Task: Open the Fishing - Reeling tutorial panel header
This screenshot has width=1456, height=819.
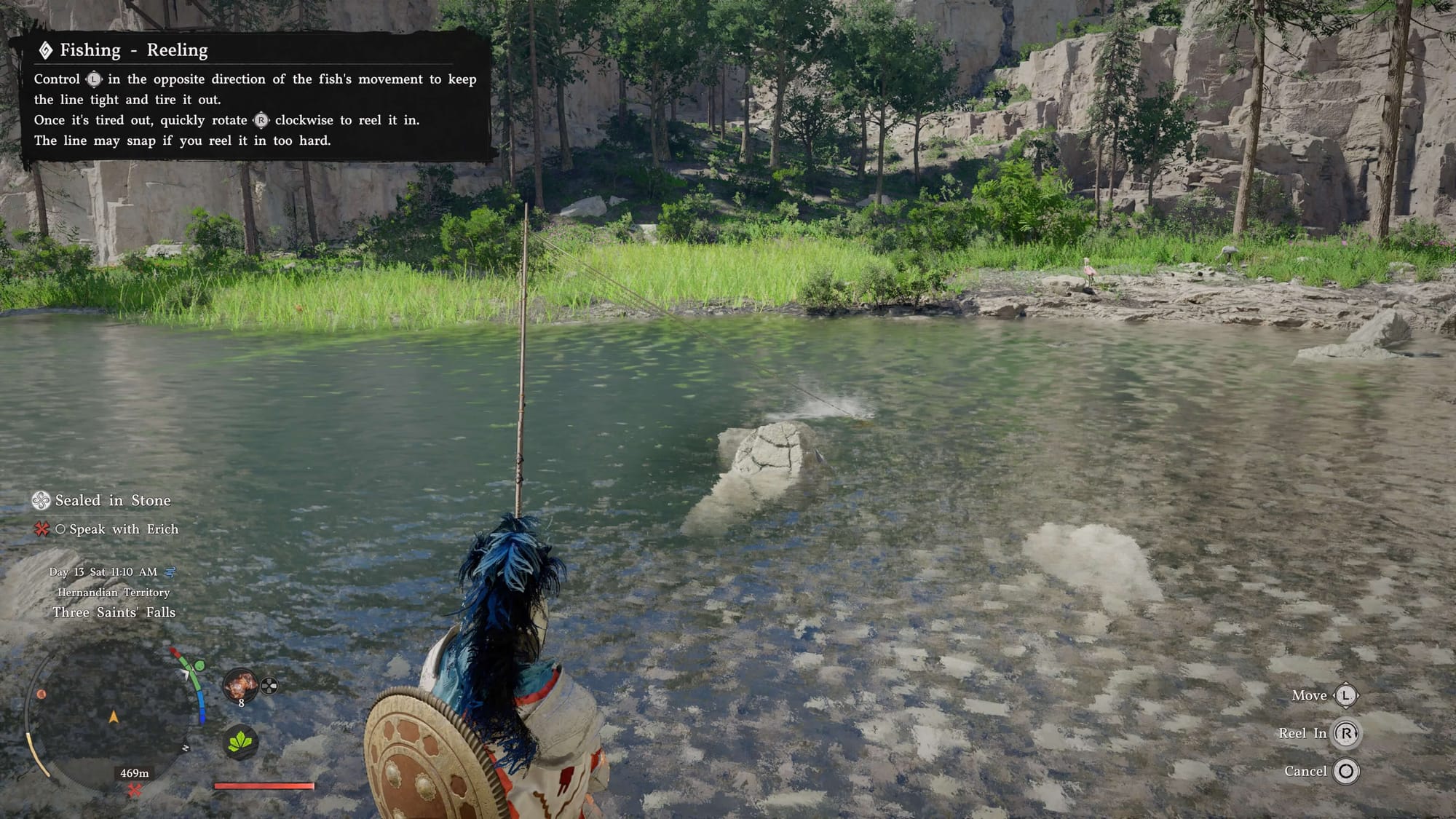Action: [x=133, y=50]
